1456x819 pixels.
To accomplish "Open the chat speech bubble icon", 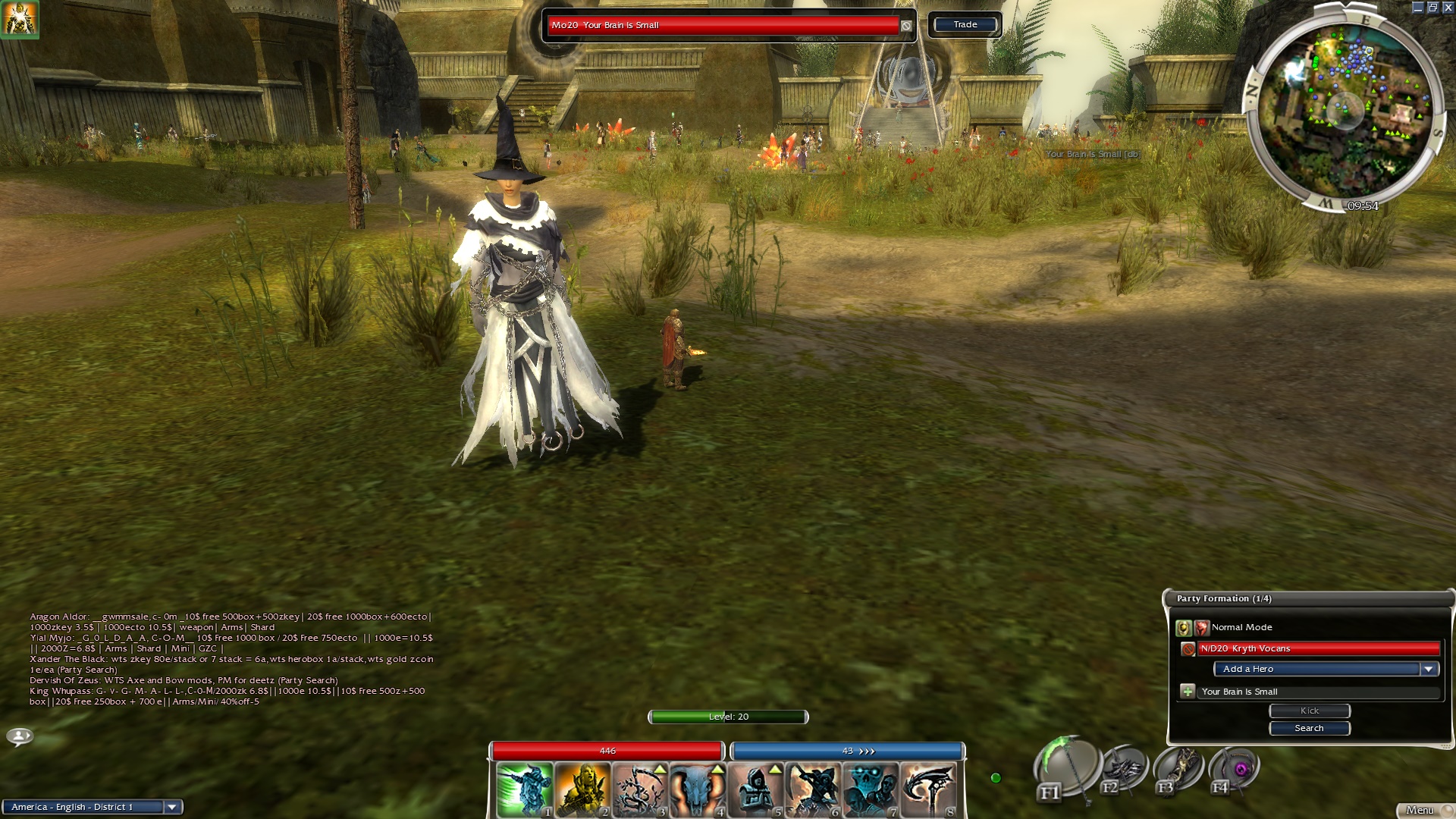I will coord(20,736).
